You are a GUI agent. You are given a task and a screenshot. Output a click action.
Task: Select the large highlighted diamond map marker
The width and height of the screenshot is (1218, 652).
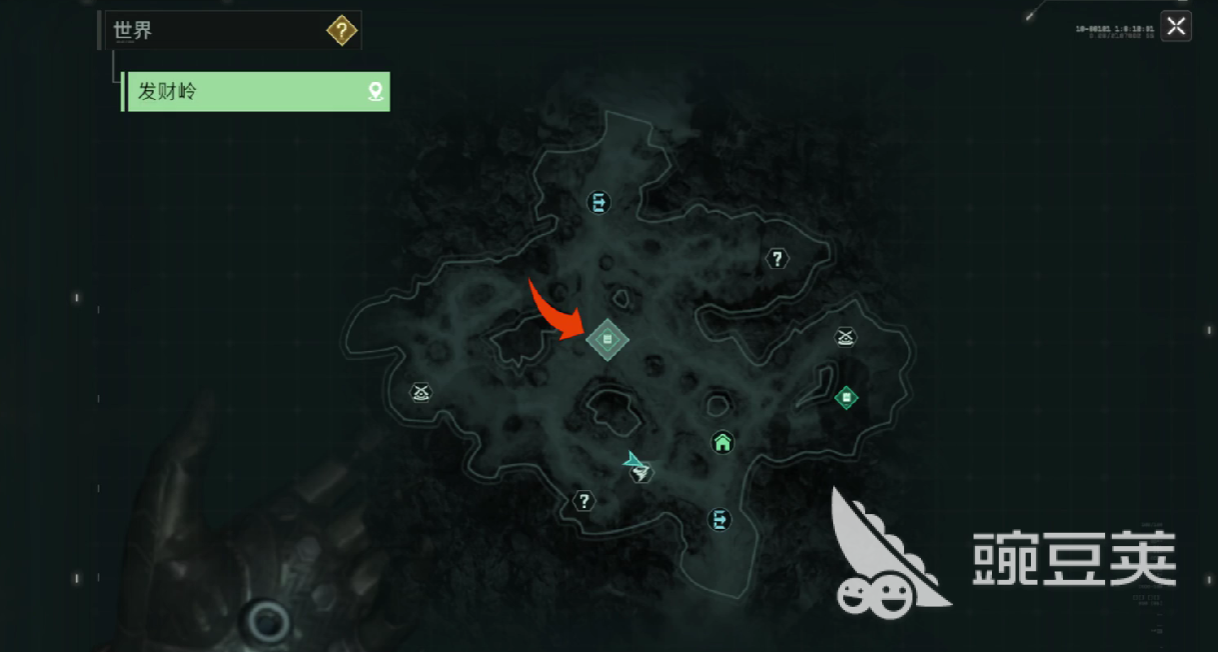[607, 341]
